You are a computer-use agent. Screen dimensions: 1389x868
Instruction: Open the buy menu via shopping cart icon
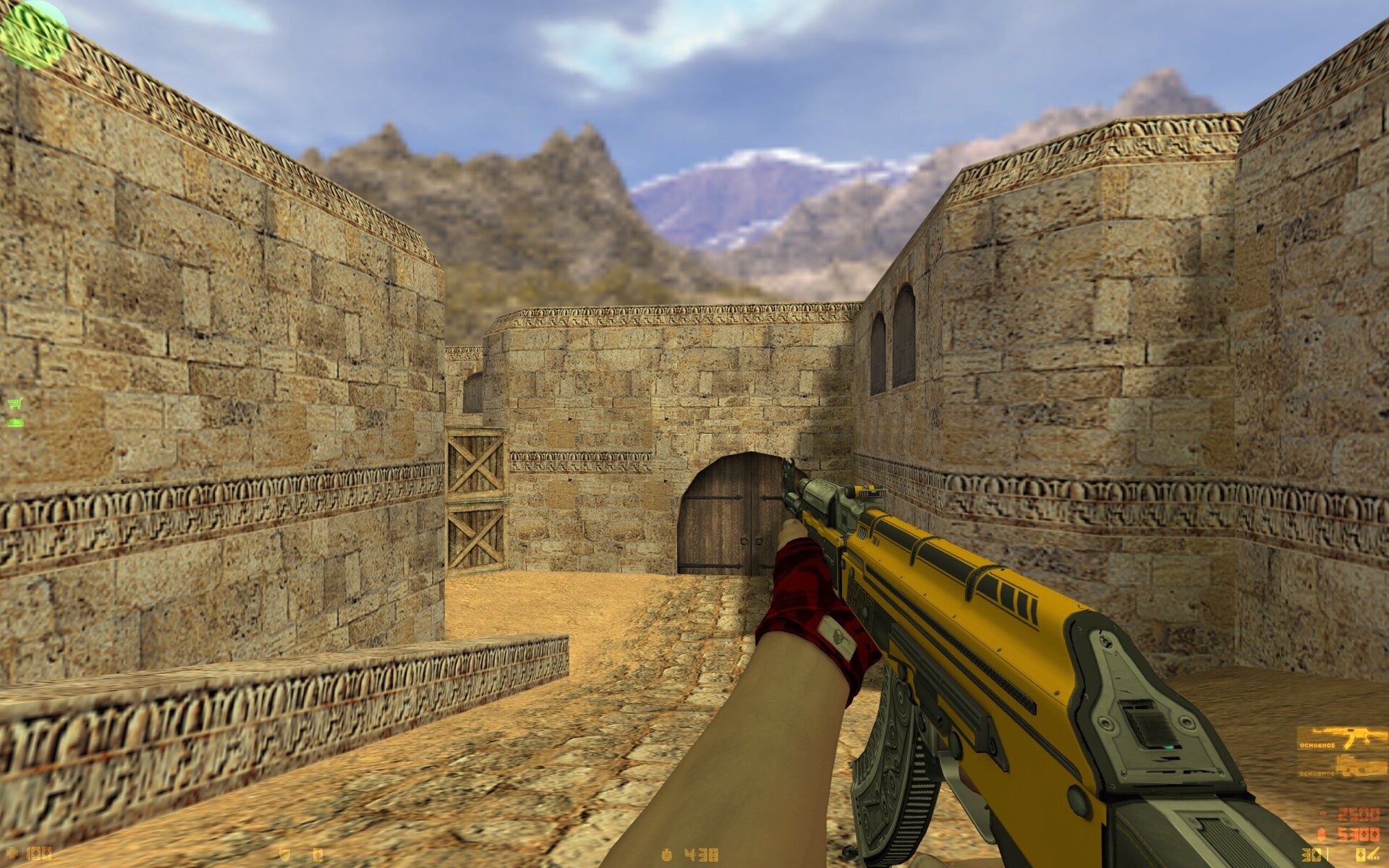(x=14, y=403)
